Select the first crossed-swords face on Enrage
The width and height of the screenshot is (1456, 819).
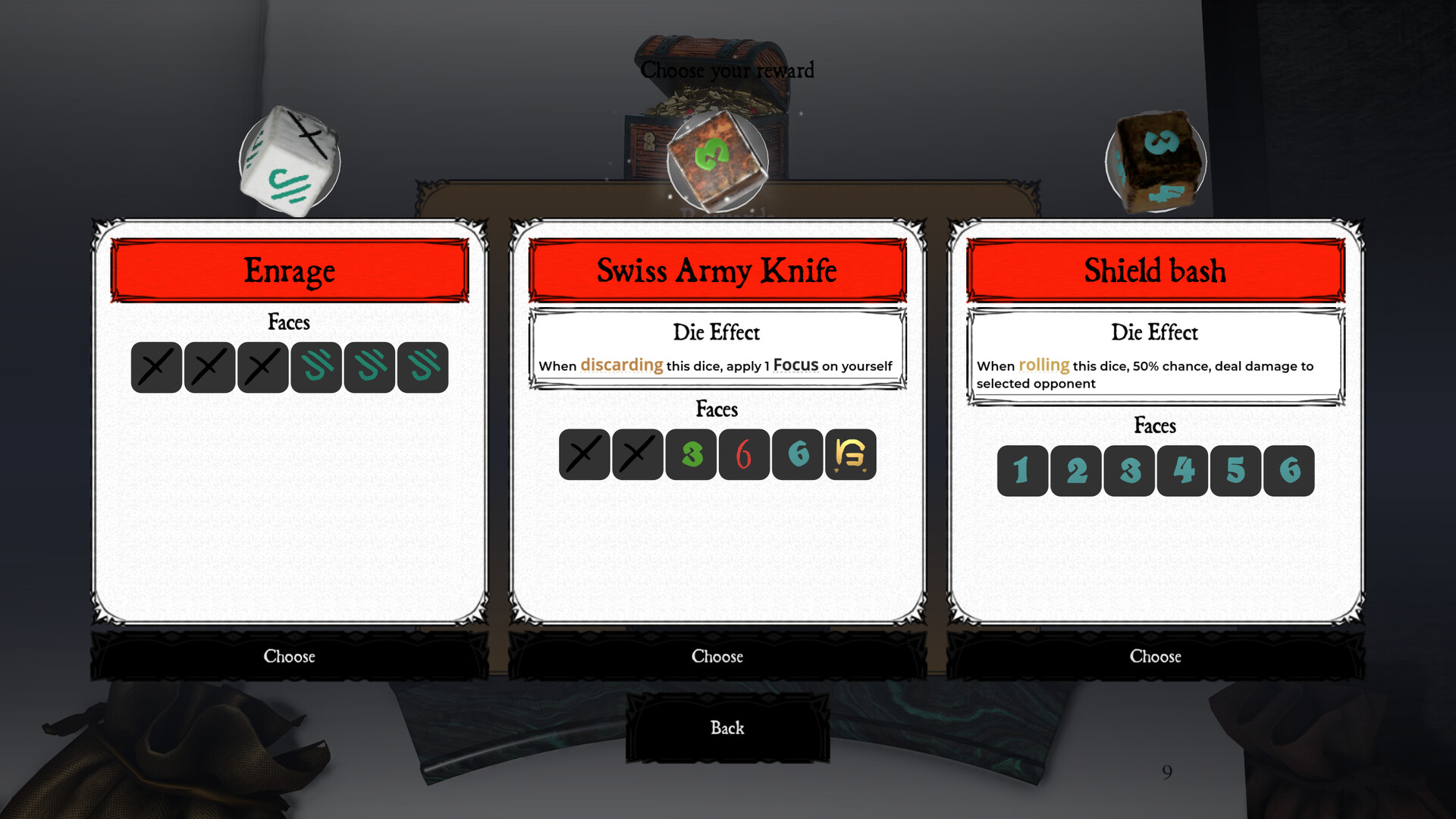(x=155, y=367)
